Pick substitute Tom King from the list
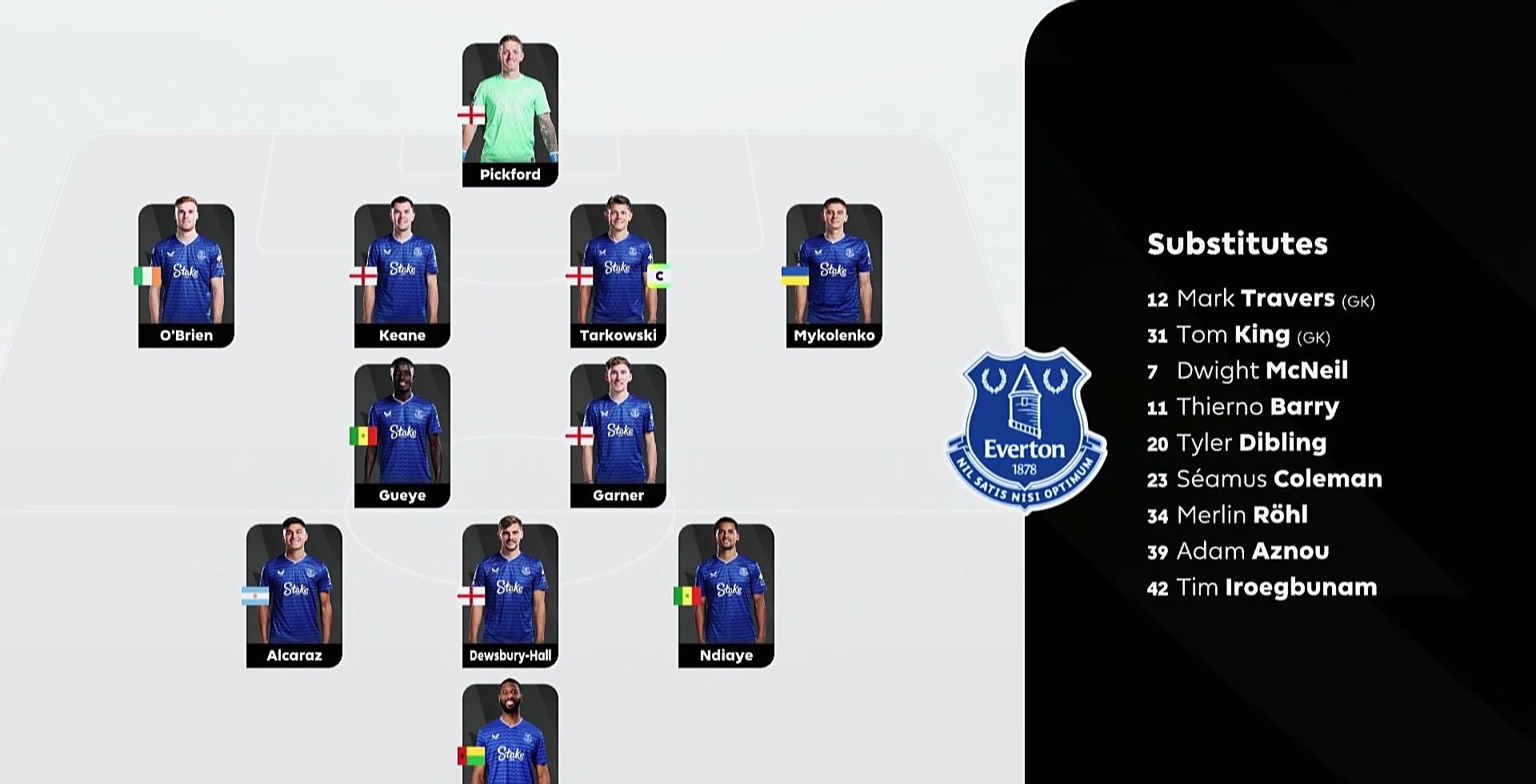Viewport: 1536px width, 784px height. click(1238, 335)
